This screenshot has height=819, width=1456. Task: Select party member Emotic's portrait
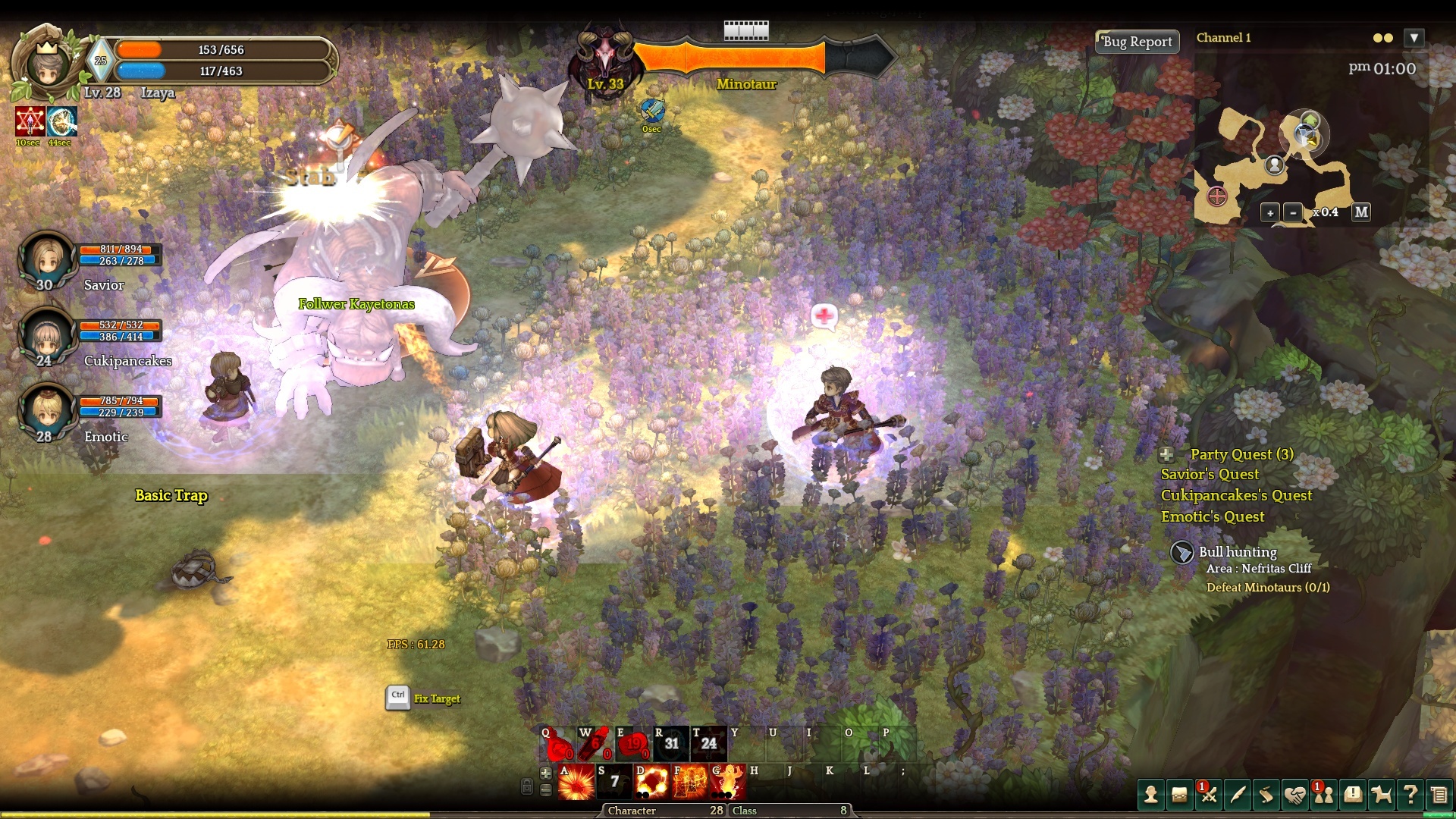click(47, 412)
